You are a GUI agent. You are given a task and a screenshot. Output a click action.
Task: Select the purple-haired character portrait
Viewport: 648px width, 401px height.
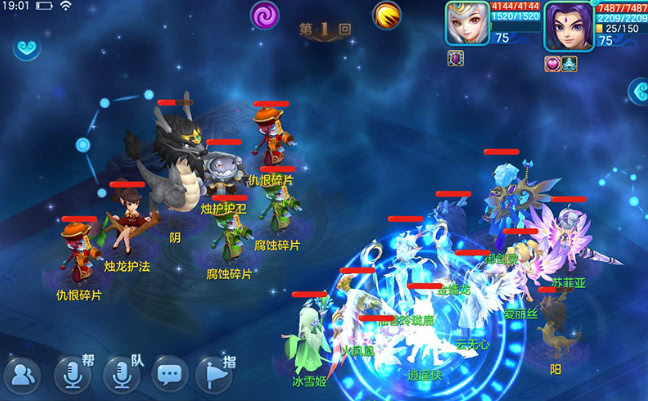point(568,24)
